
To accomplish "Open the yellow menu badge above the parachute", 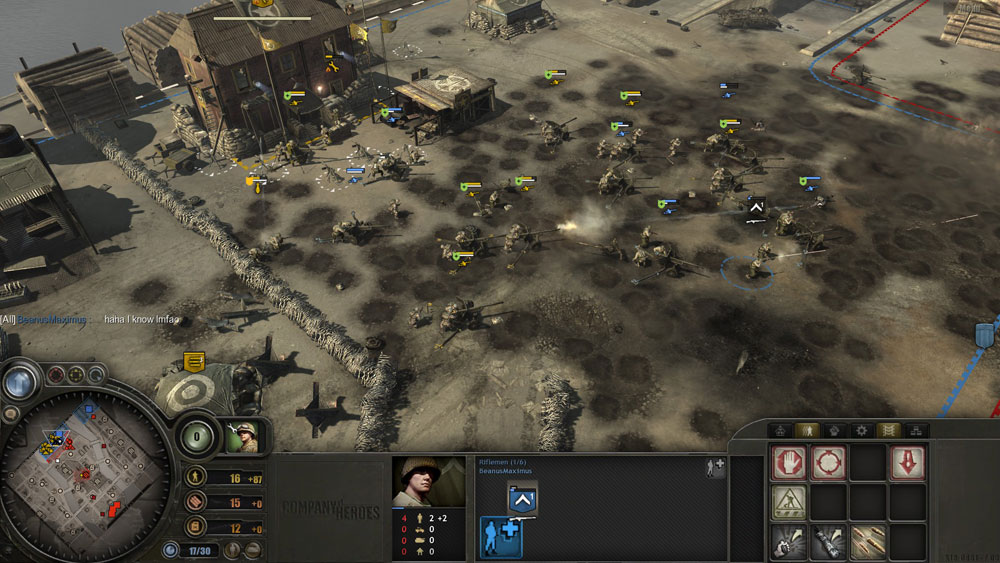I will tap(194, 362).
